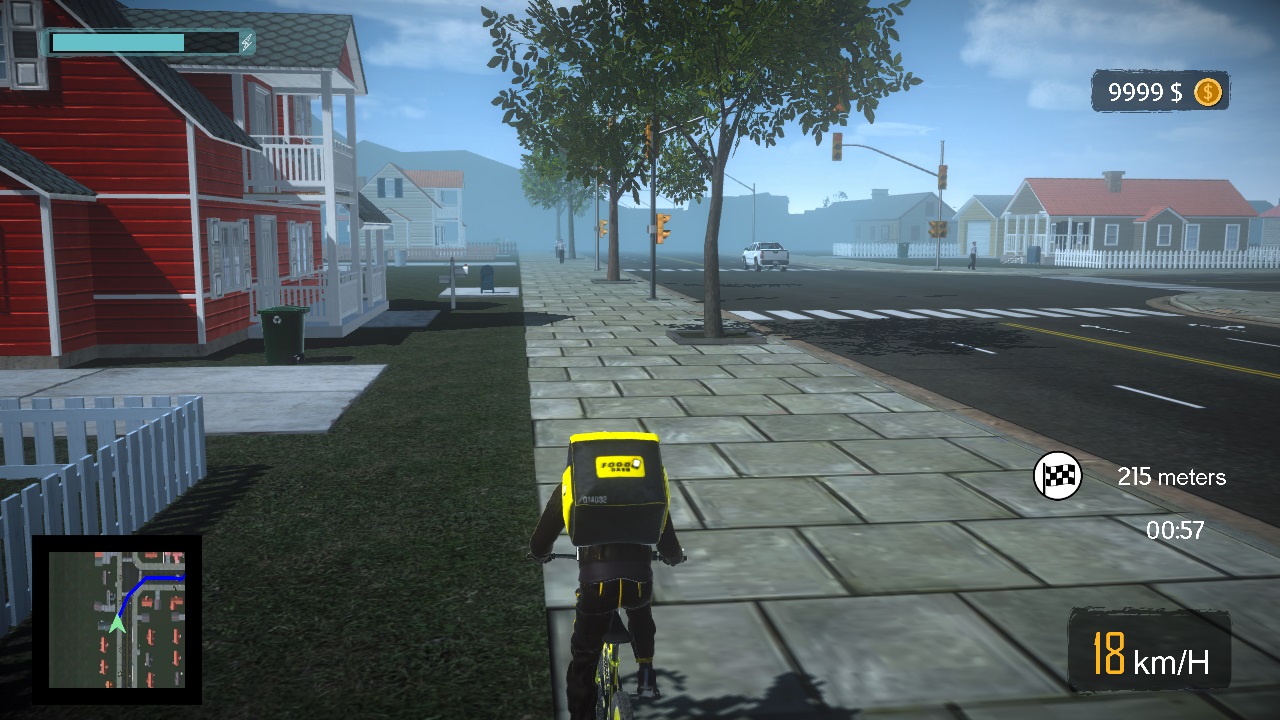Viewport: 1280px width, 720px height.
Task: Click the checkered flag destination marker icon
Action: (1060, 477)
